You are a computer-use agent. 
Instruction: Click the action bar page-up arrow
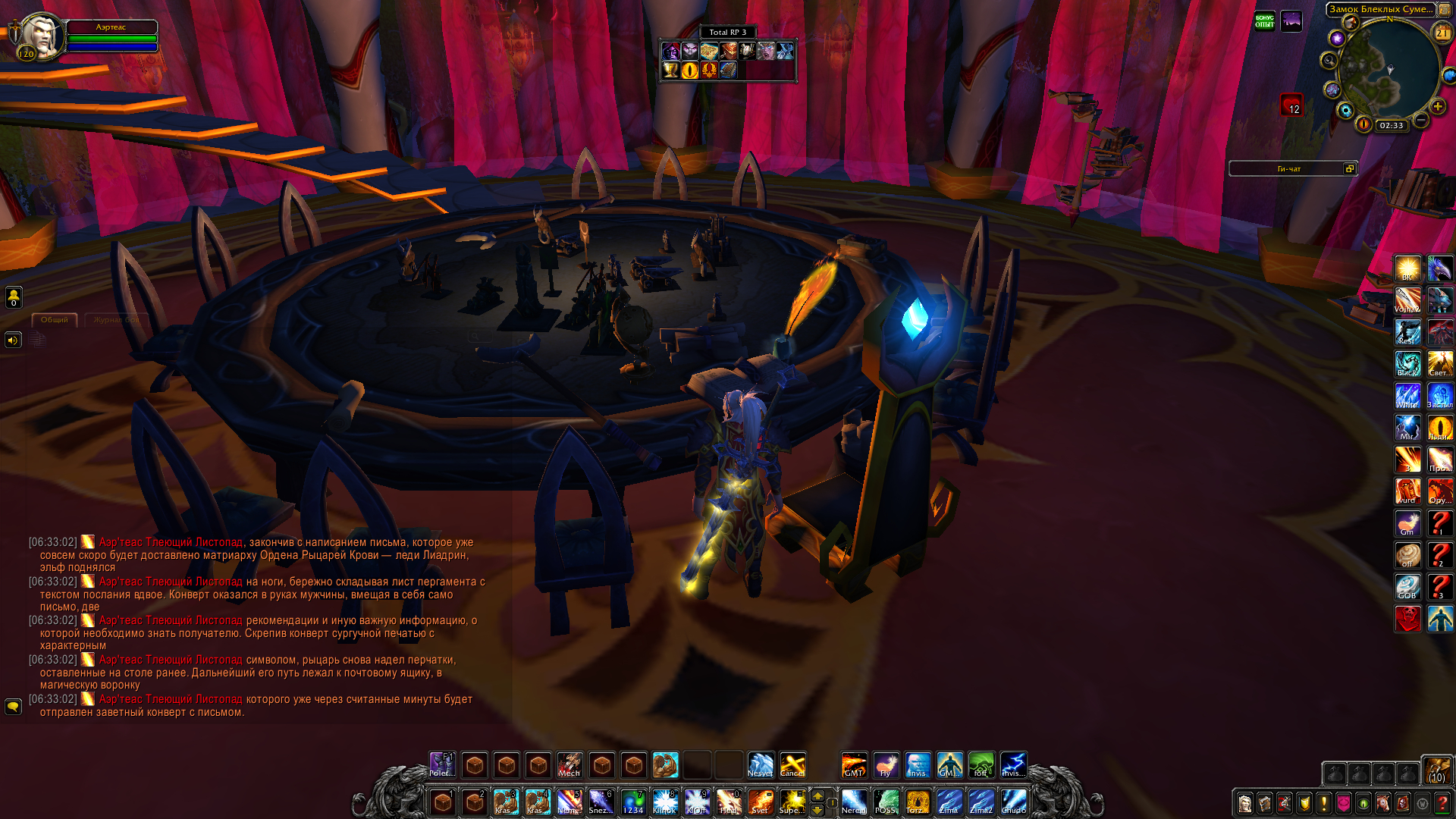pyautogui.click(x=817, y=795)
